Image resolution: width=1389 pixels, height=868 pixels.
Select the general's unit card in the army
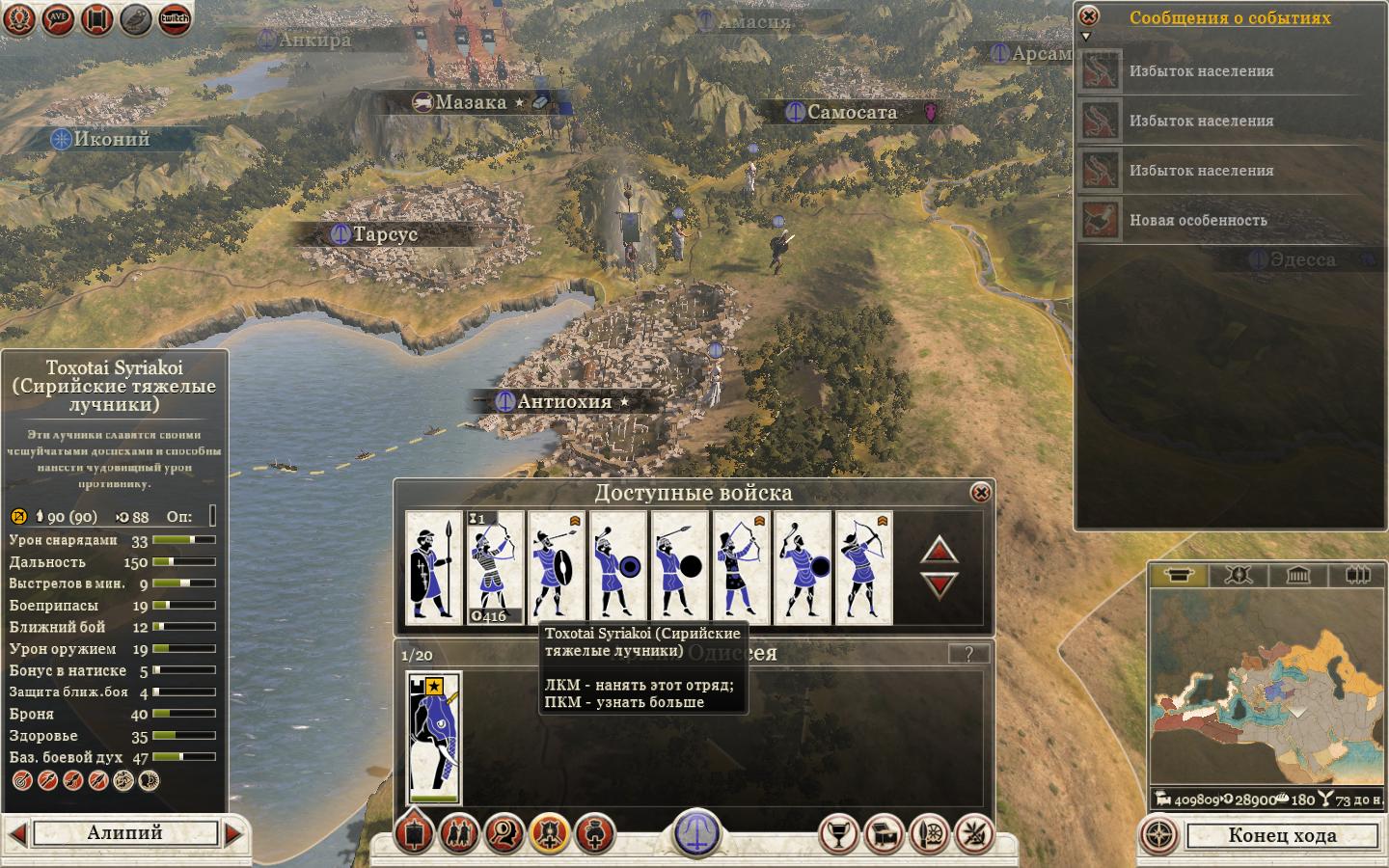(434, 738)
